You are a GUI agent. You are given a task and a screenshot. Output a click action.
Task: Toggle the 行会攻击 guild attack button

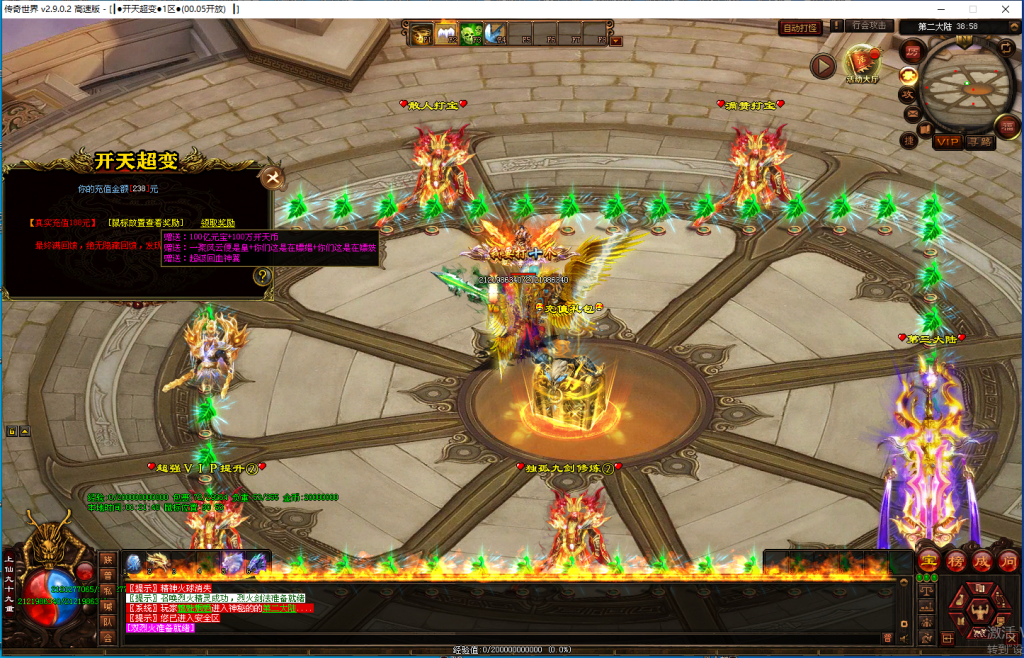pos(868,26)
